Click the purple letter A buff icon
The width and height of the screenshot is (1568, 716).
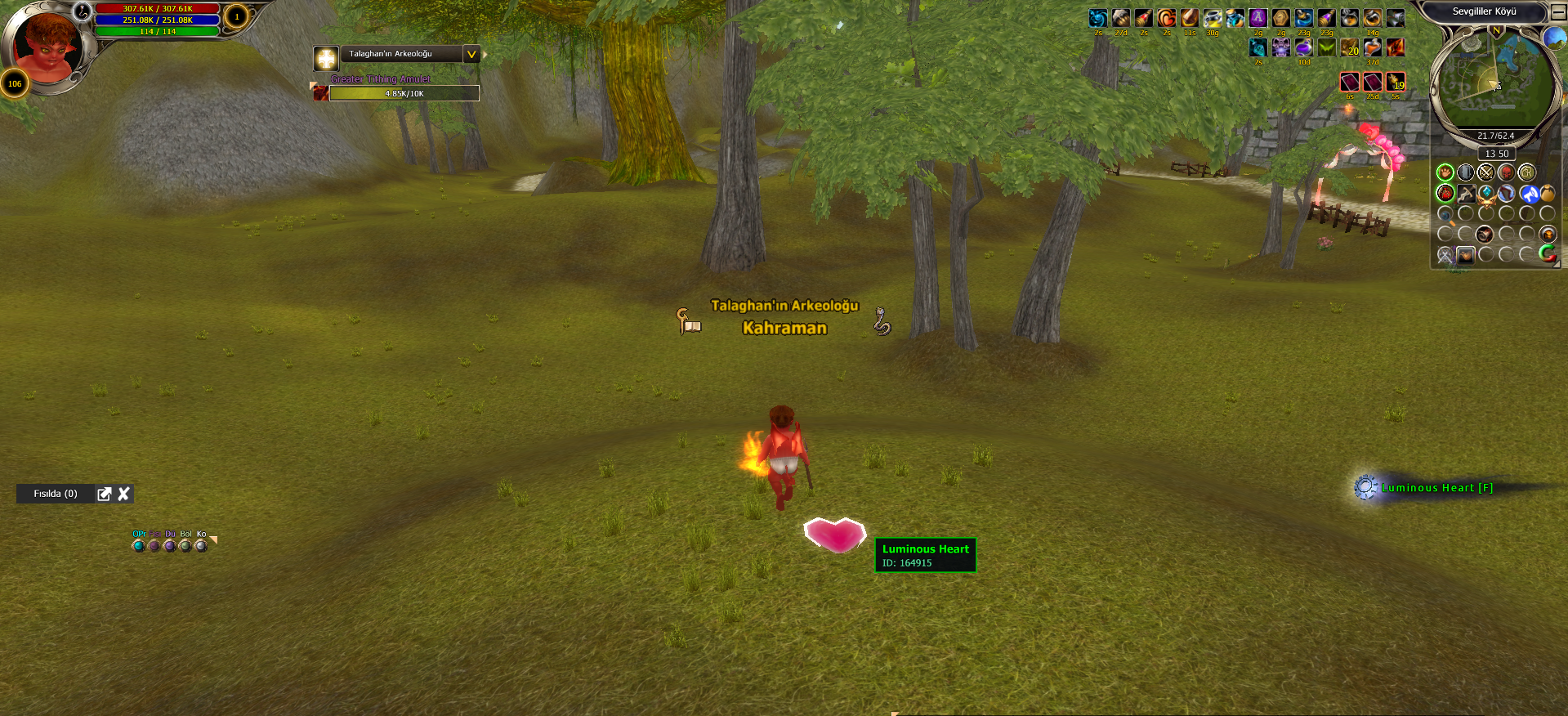(1258, 18)
